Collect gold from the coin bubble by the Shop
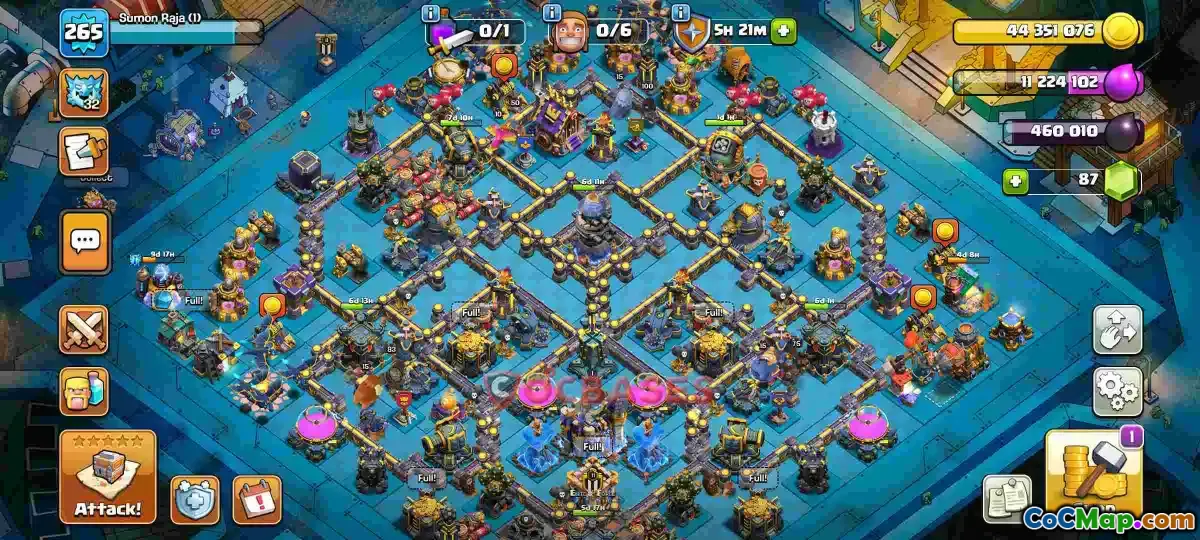This screenshot has height=540, width=1200. (x=922, y=297)
